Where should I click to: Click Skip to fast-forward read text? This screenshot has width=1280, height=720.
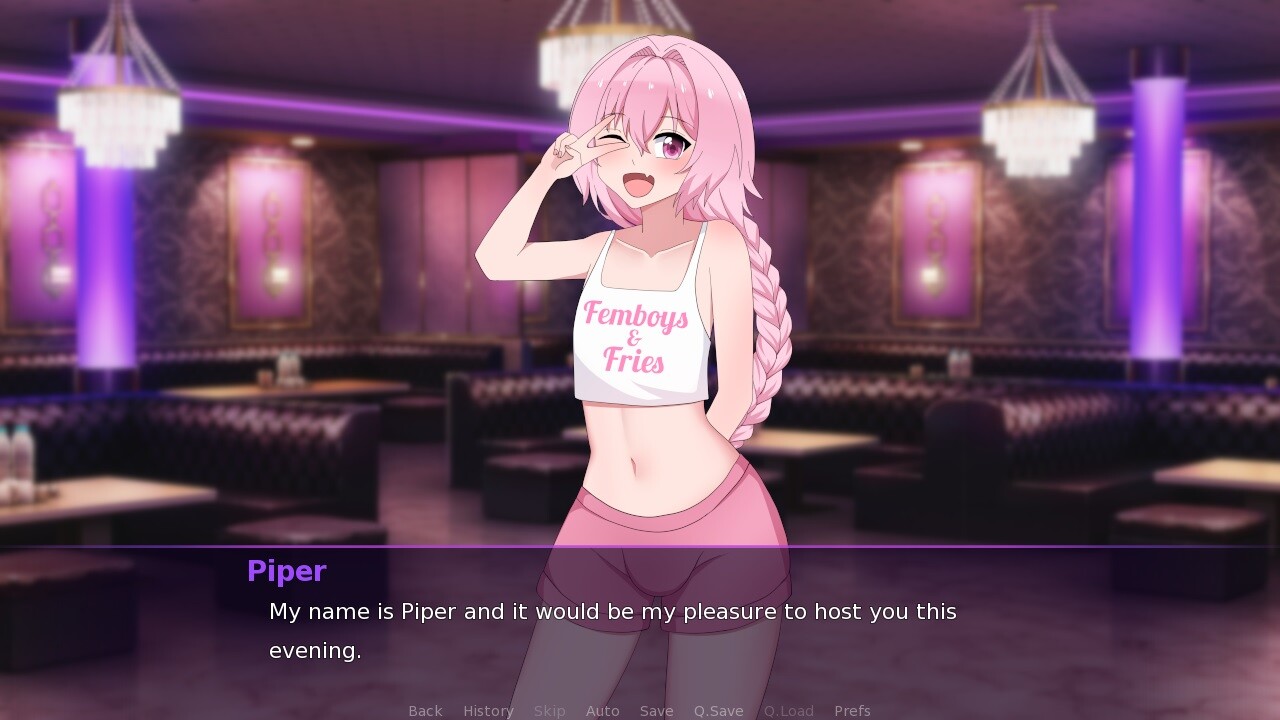(x=549, y=711)
